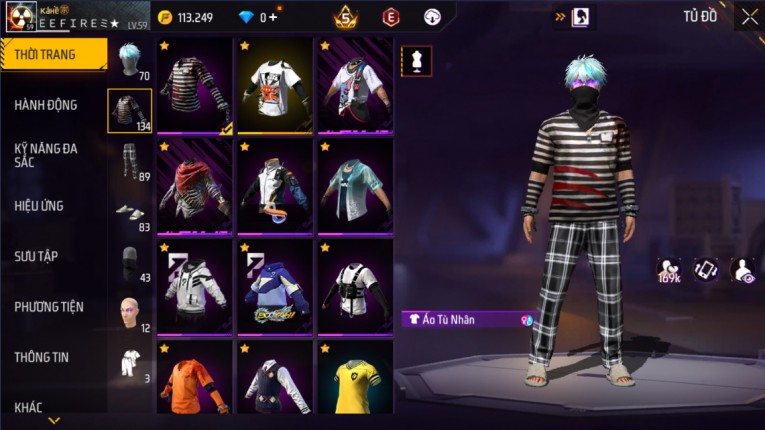Viewport: 765px width, 430px height.
Task: Select the striped prisoner shirt item
Action: coord(194,86)
